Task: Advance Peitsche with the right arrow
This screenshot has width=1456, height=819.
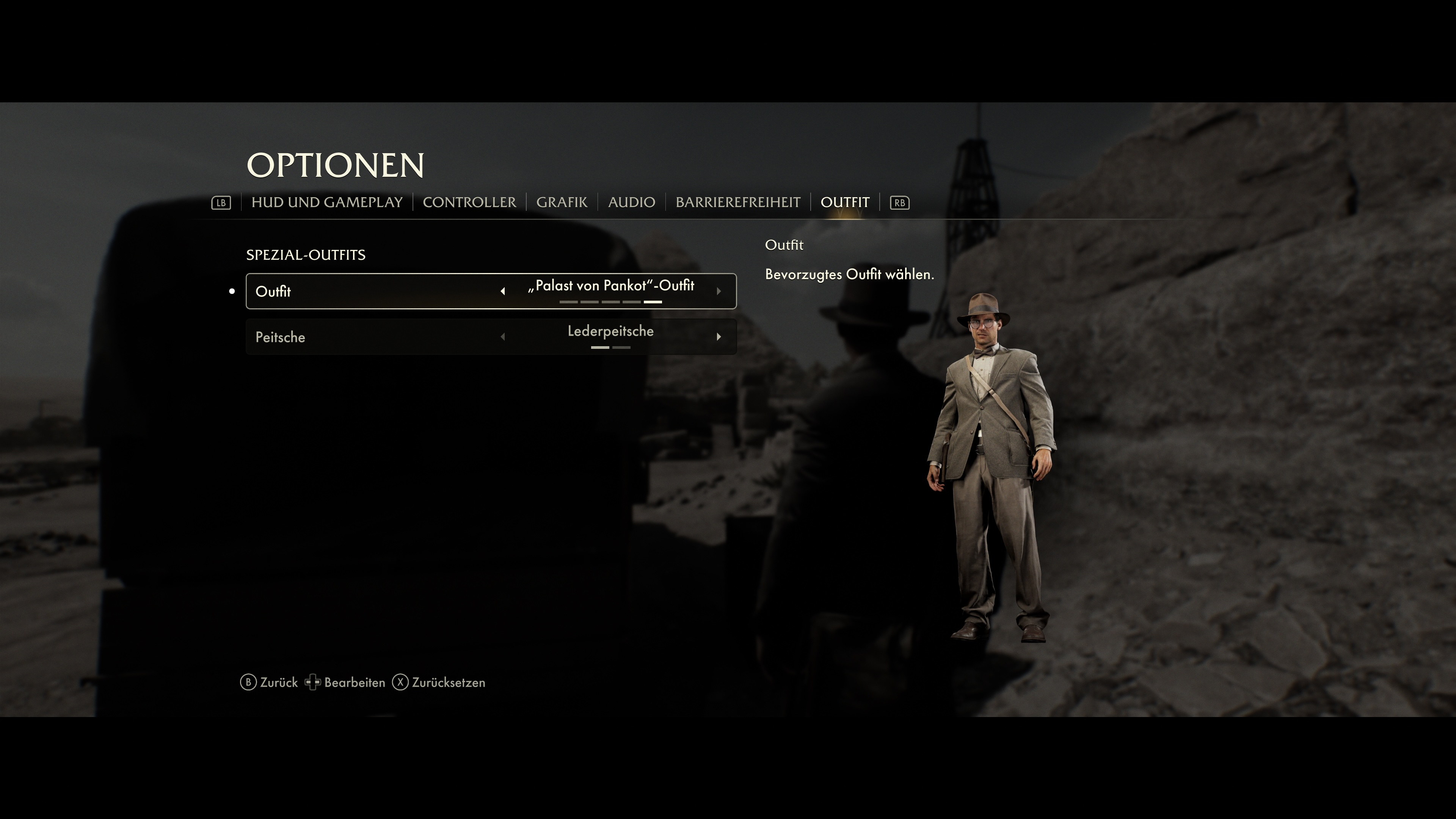Action: (x=719, y=337)
